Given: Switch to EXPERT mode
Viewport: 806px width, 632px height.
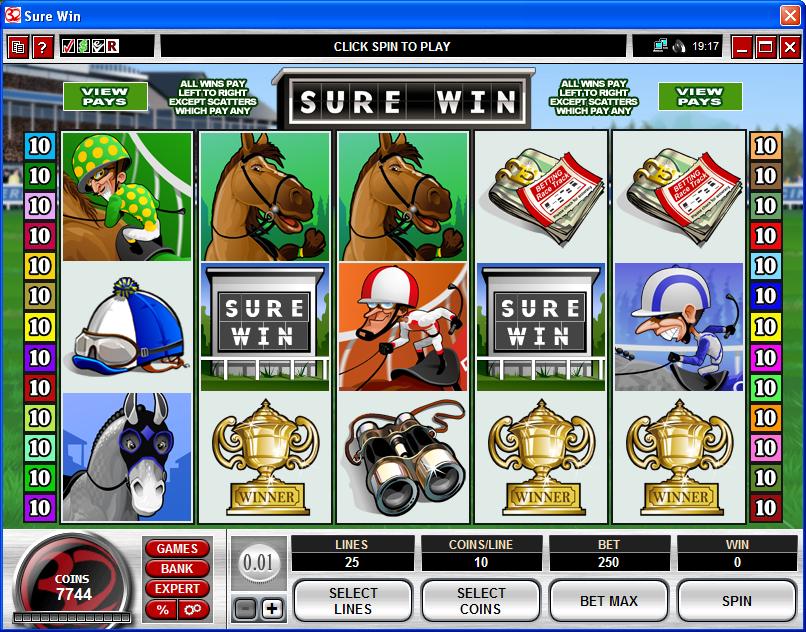Looking at the screenshot, I should coord(177,588).
